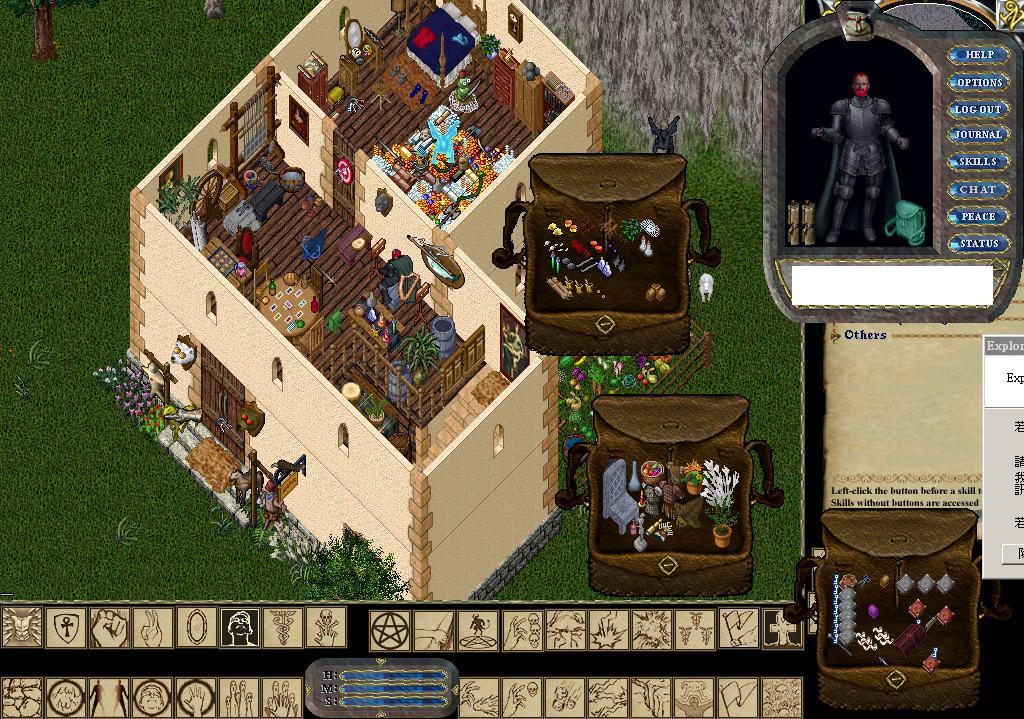Open the CHAT window
The image size is (1024, 719).
point(978,189)
